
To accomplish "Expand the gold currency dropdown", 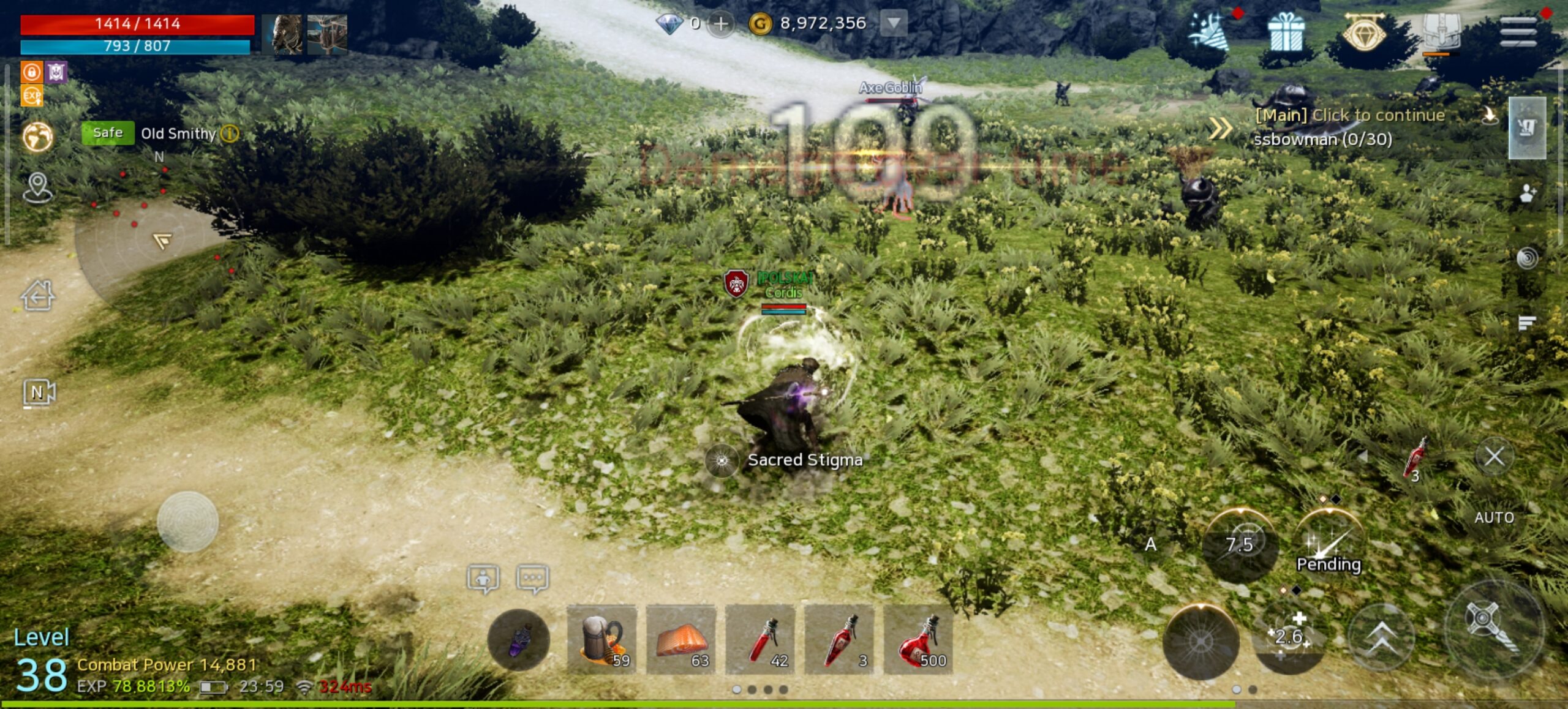I will coord(894,24).
